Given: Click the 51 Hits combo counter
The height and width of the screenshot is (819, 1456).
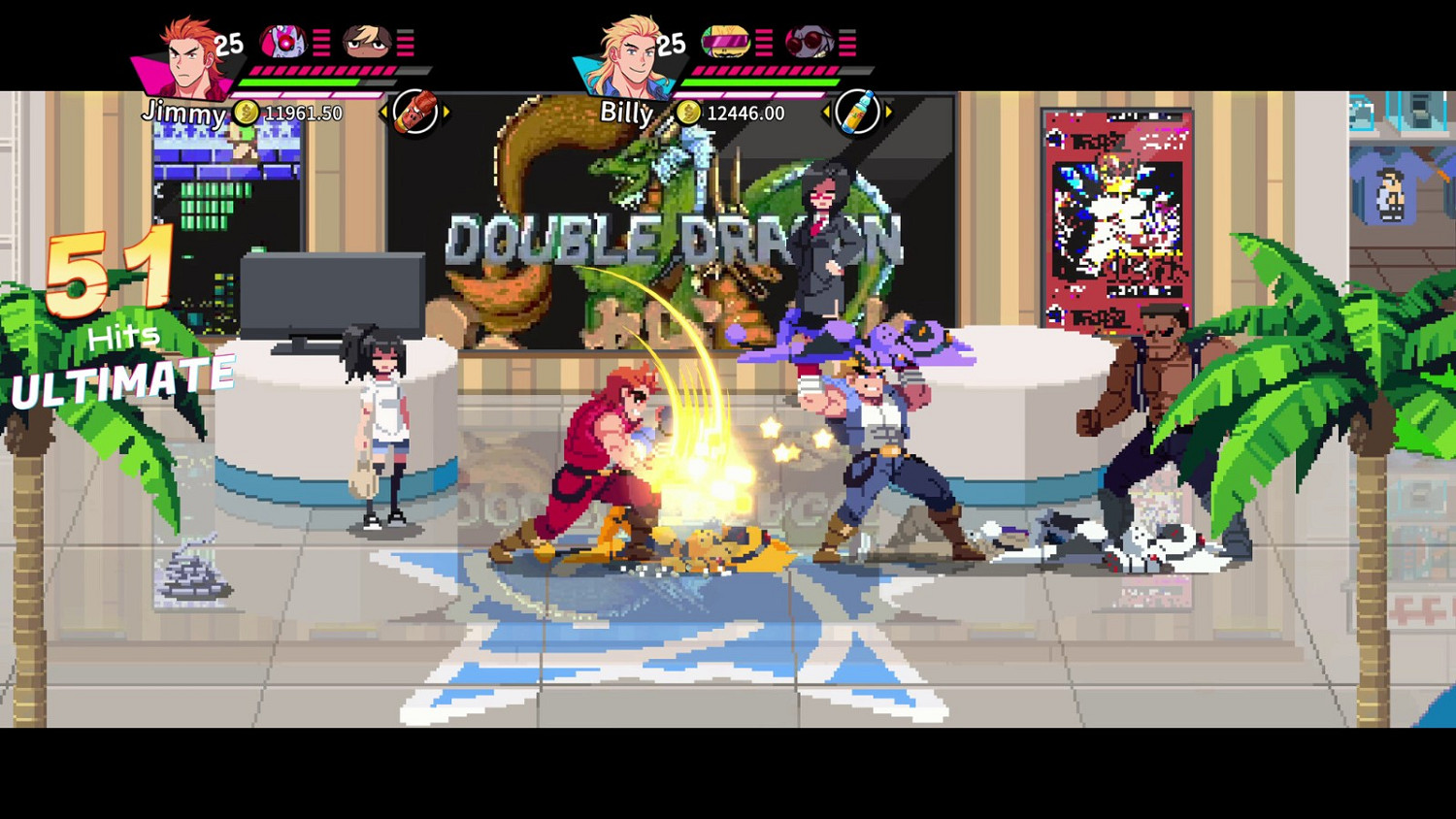Looking at the screenshot, I should click(110, 272).
